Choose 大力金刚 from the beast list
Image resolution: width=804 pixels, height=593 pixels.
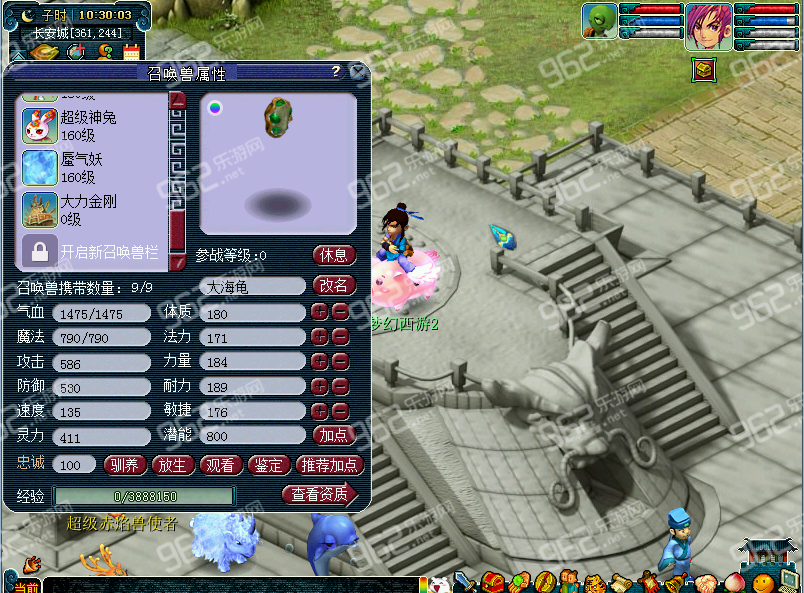point(88,210)
